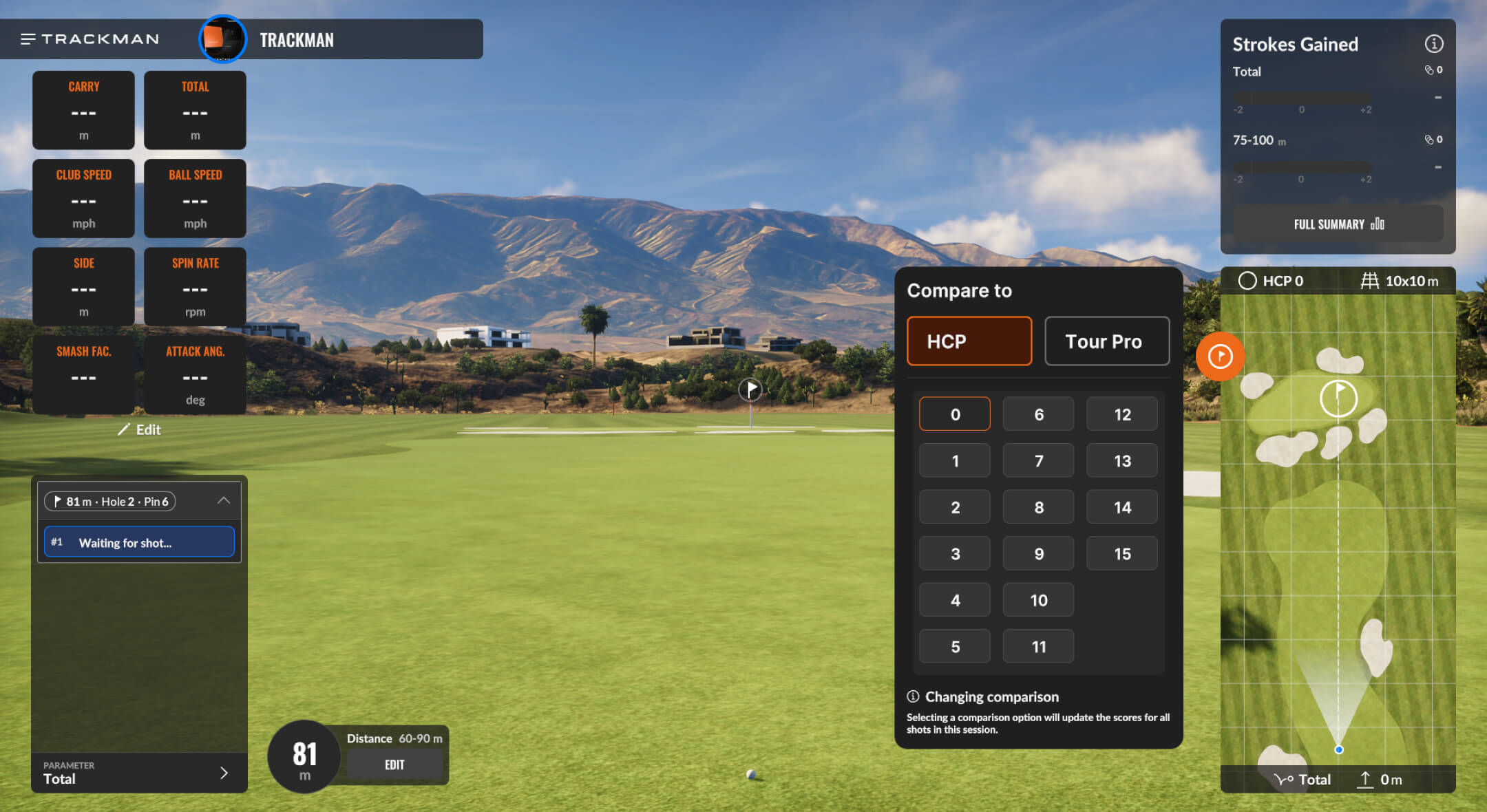Screen dimensions: 1487x812
Task: Set comparison handicap to 15
Action: 1121,554
